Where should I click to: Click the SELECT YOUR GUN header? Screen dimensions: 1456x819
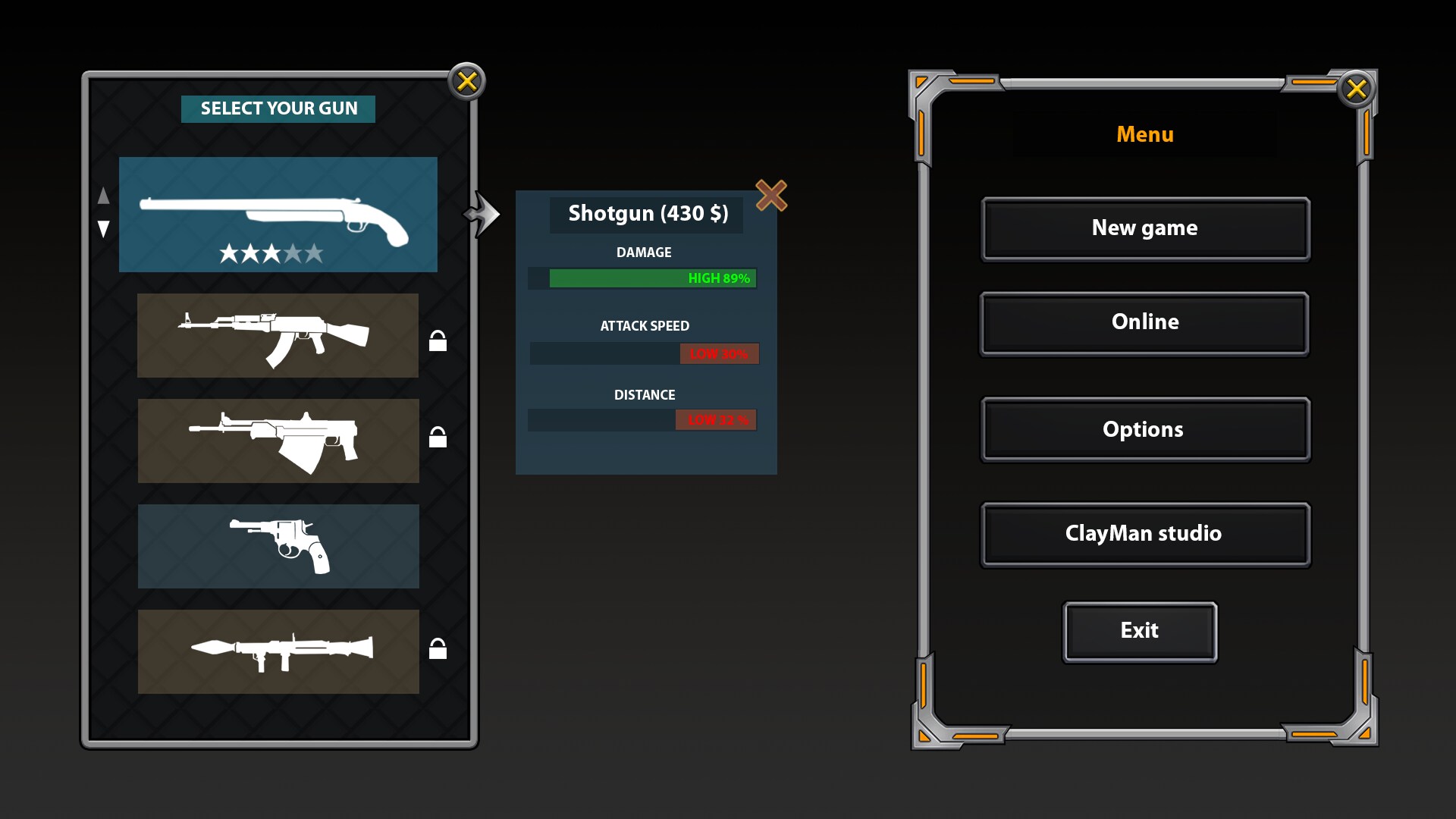278,108
